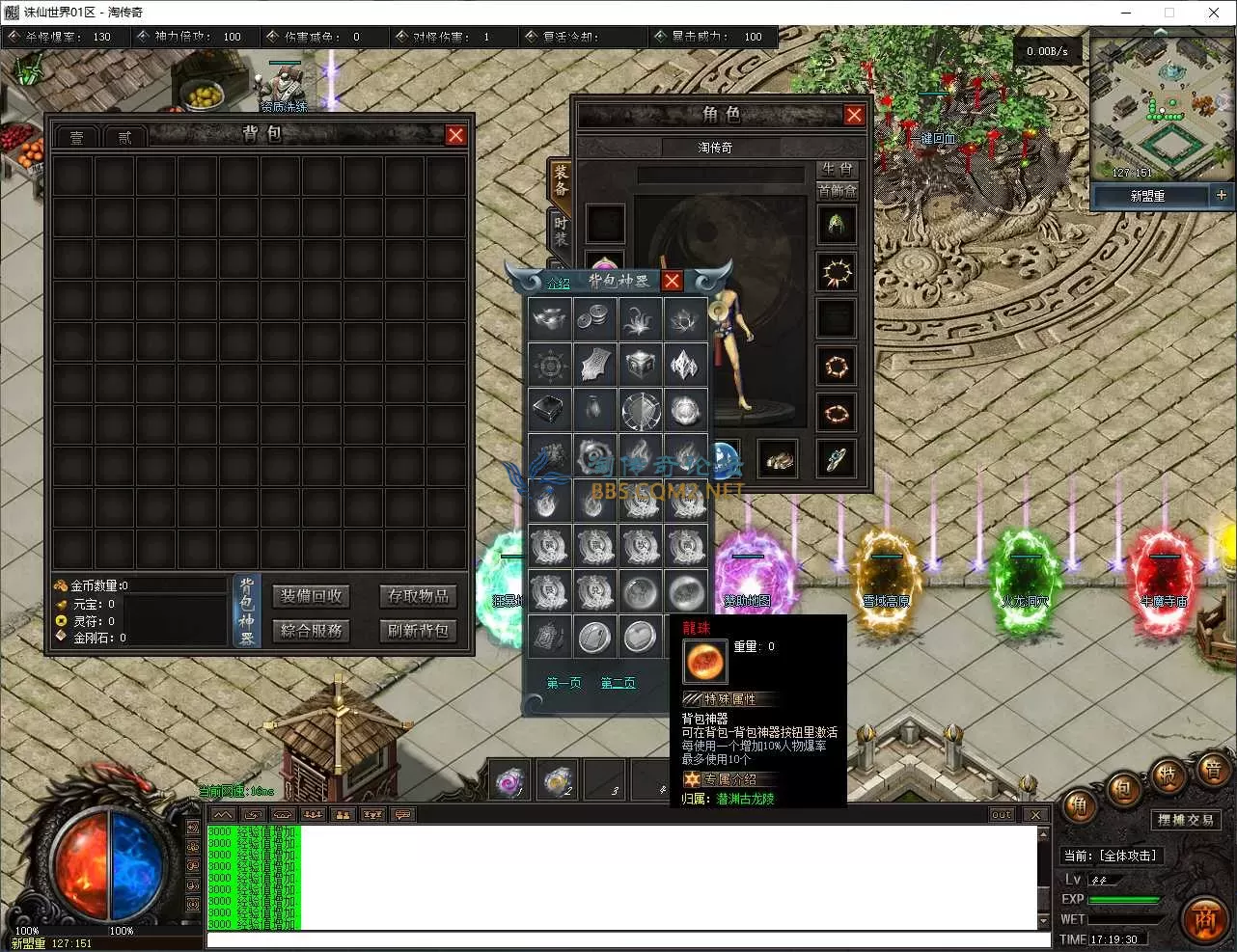Click the minimap in the corner
1237x952 pixels.
click(x=1161, y=109)
